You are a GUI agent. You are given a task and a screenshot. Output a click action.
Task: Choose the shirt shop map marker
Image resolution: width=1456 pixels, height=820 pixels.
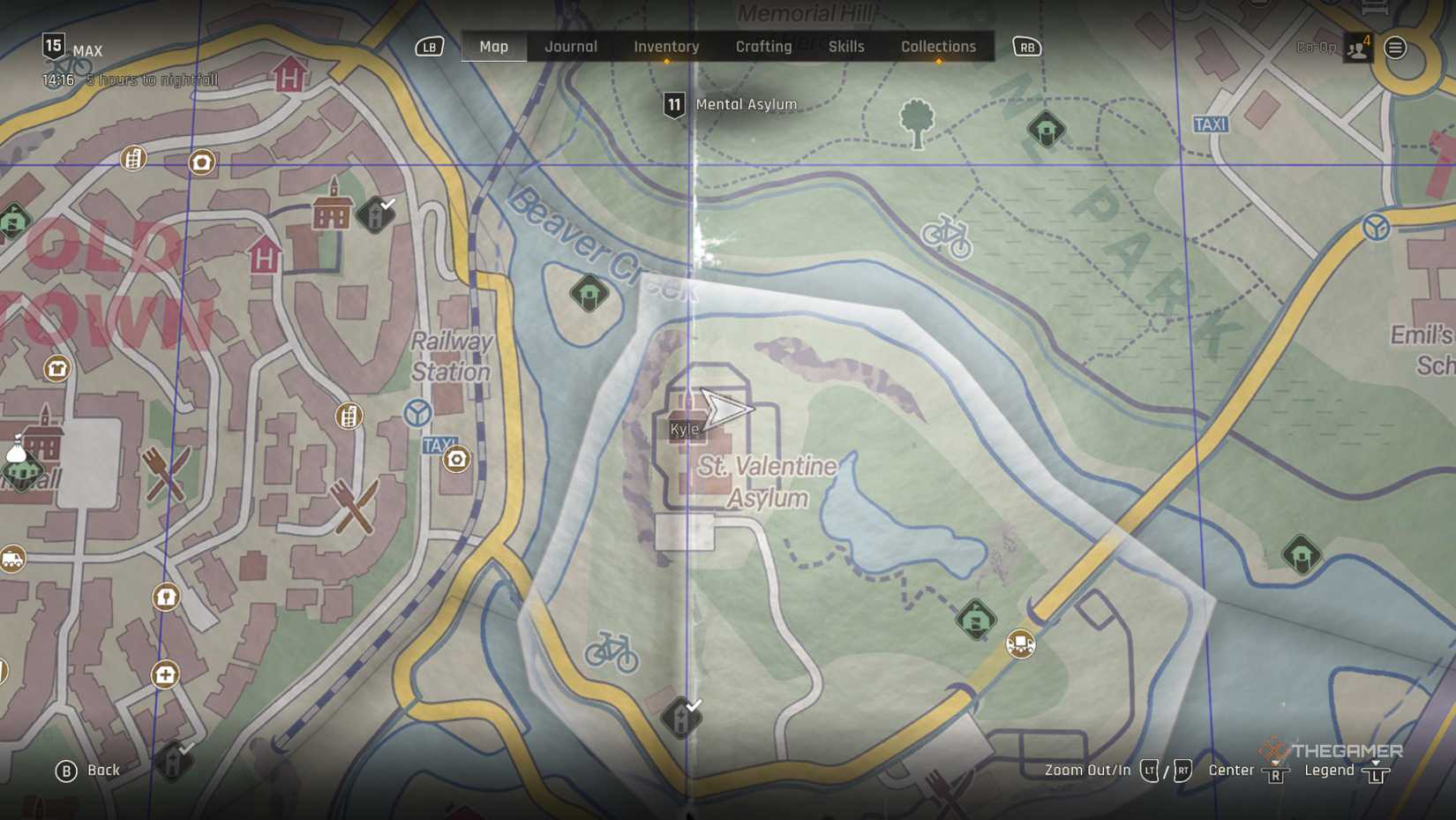click(57, 368)
